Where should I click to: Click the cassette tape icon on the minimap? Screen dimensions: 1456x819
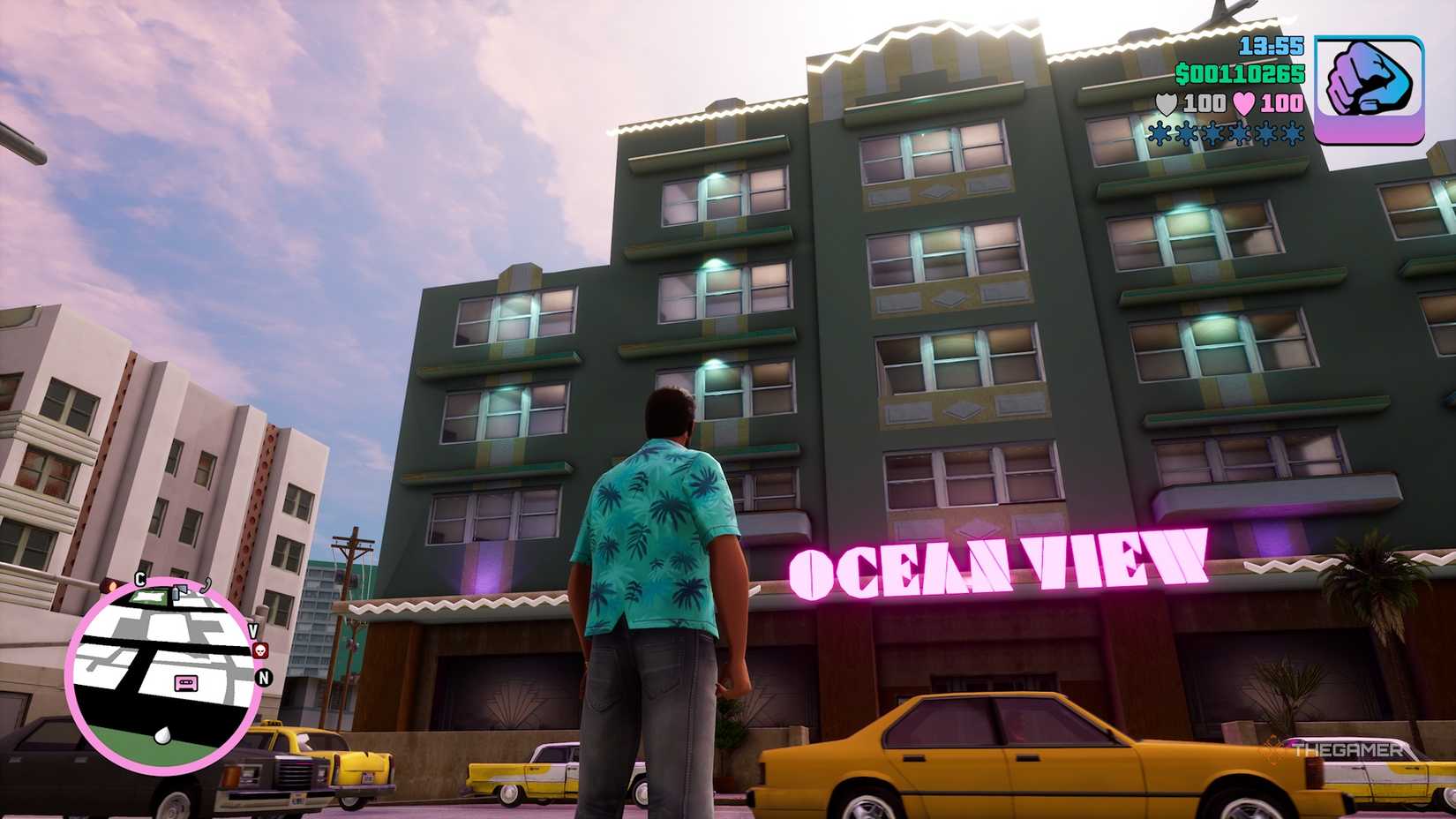186,682
